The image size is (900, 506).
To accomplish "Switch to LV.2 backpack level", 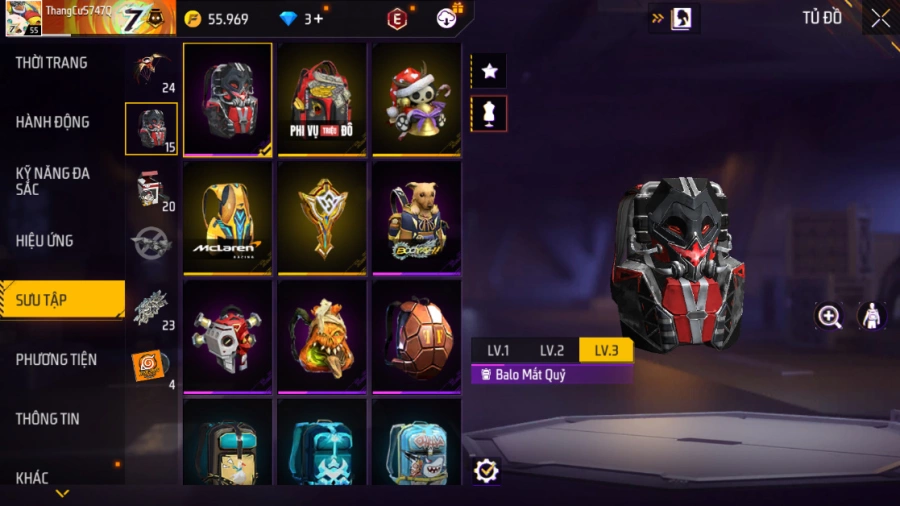I will [552, 350].
